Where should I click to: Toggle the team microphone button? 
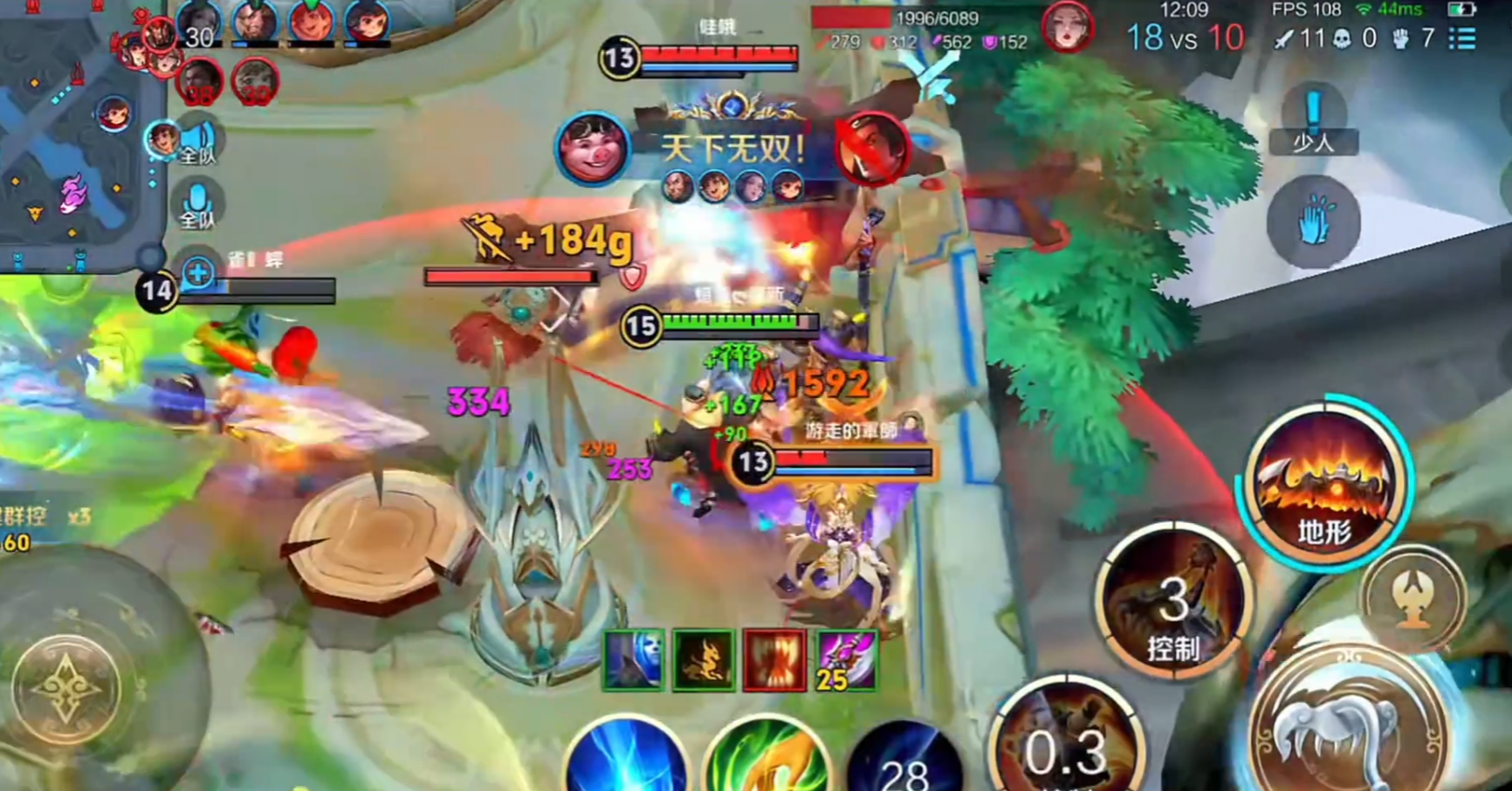pos(197,205)
